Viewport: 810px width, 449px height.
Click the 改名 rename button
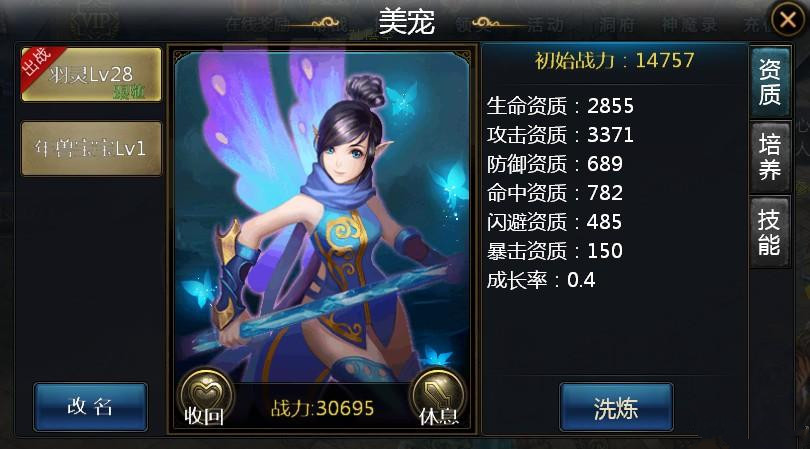point(90,406)
